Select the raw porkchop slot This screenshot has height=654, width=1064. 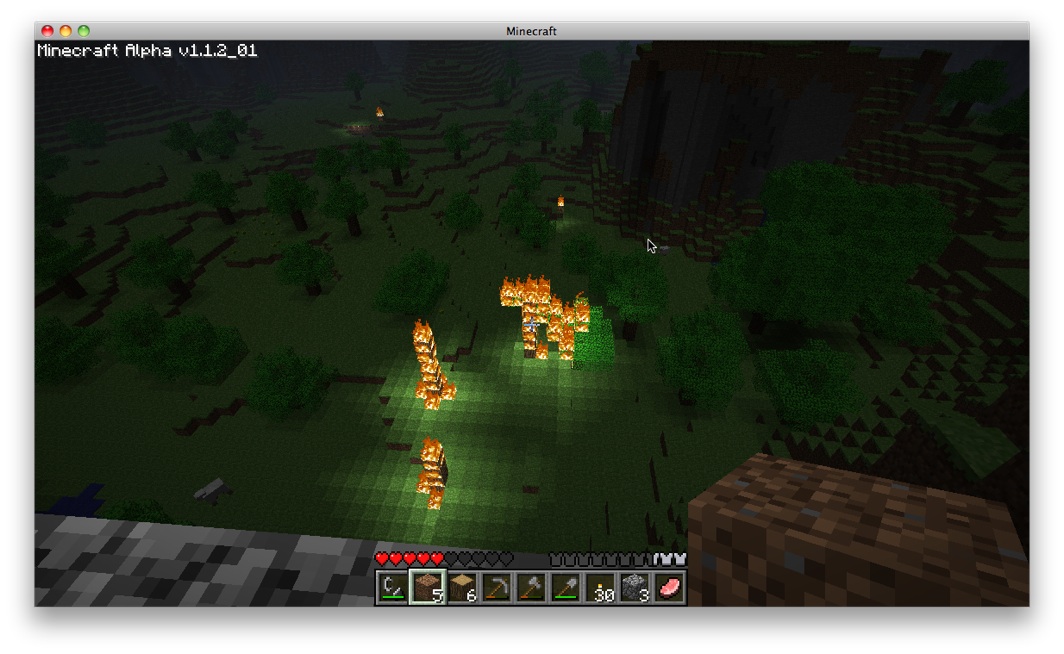pos(668,589)
